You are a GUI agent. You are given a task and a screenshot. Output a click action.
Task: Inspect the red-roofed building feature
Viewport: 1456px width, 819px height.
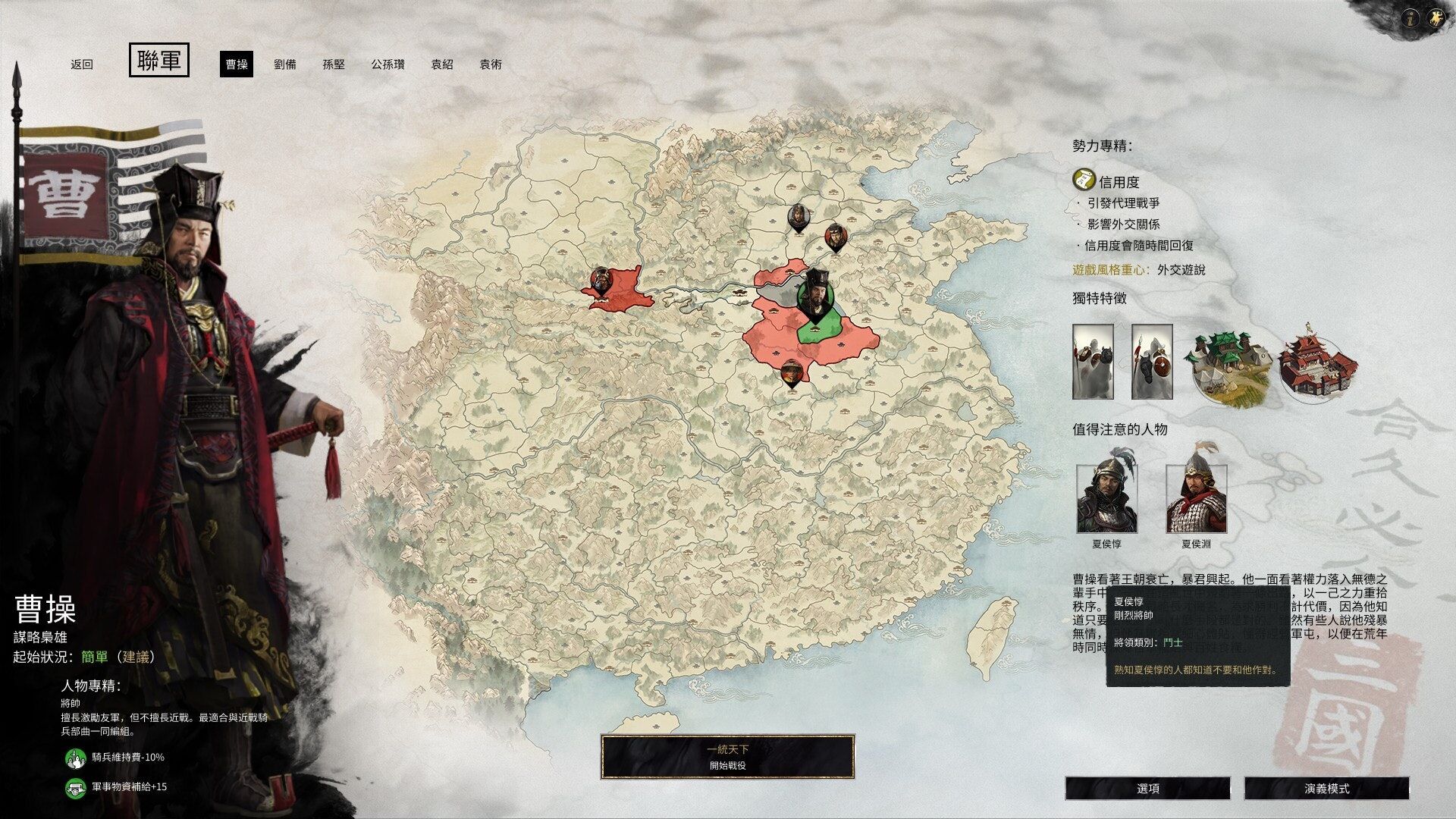[1317, 362]
